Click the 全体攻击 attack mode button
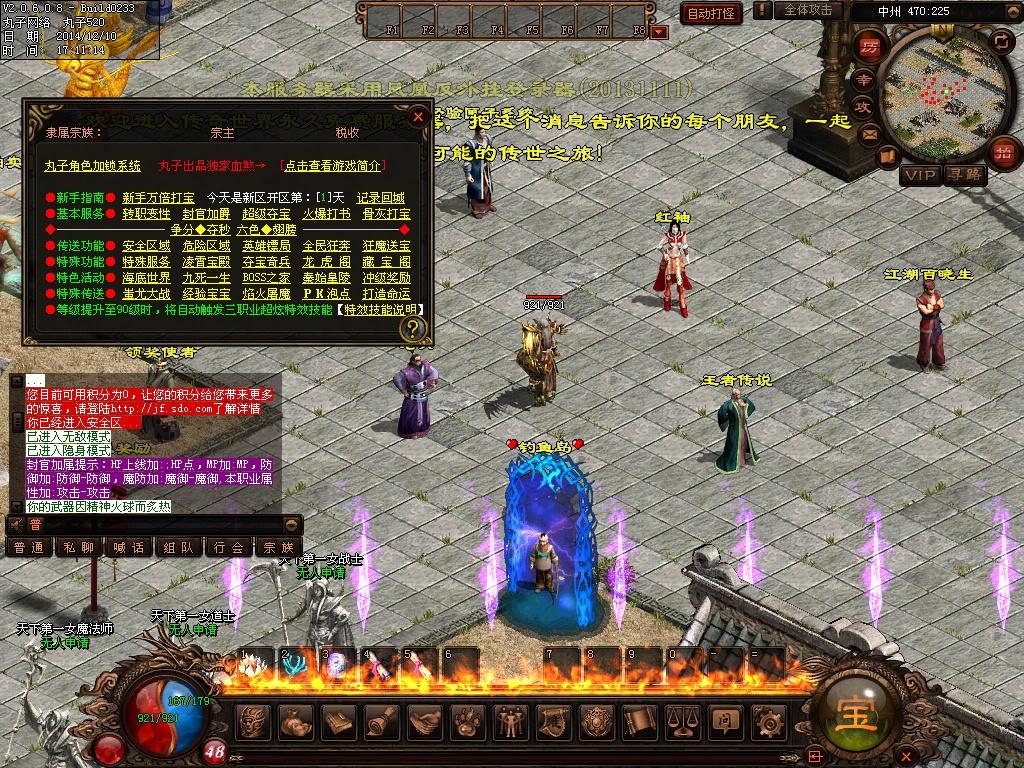Screen dimensions: 1024x768 coord(808,10)
